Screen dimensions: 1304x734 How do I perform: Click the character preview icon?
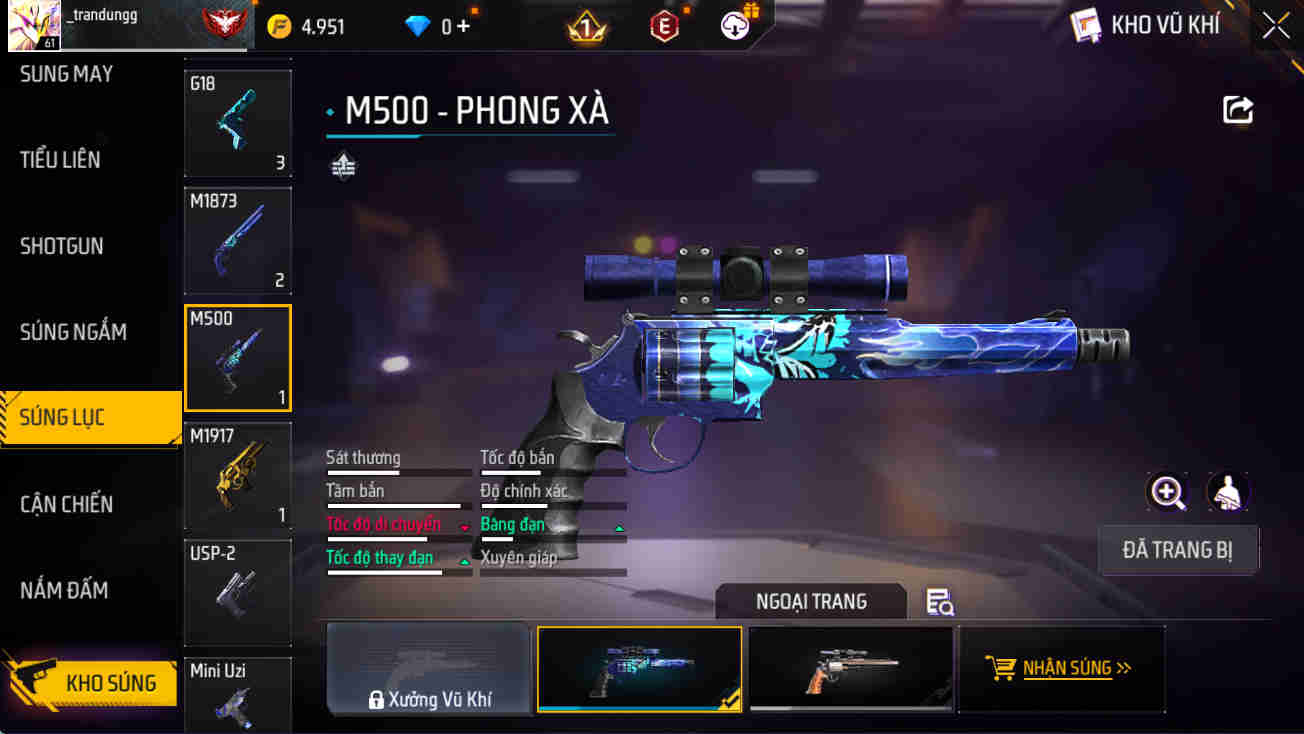coord(1228,492)
